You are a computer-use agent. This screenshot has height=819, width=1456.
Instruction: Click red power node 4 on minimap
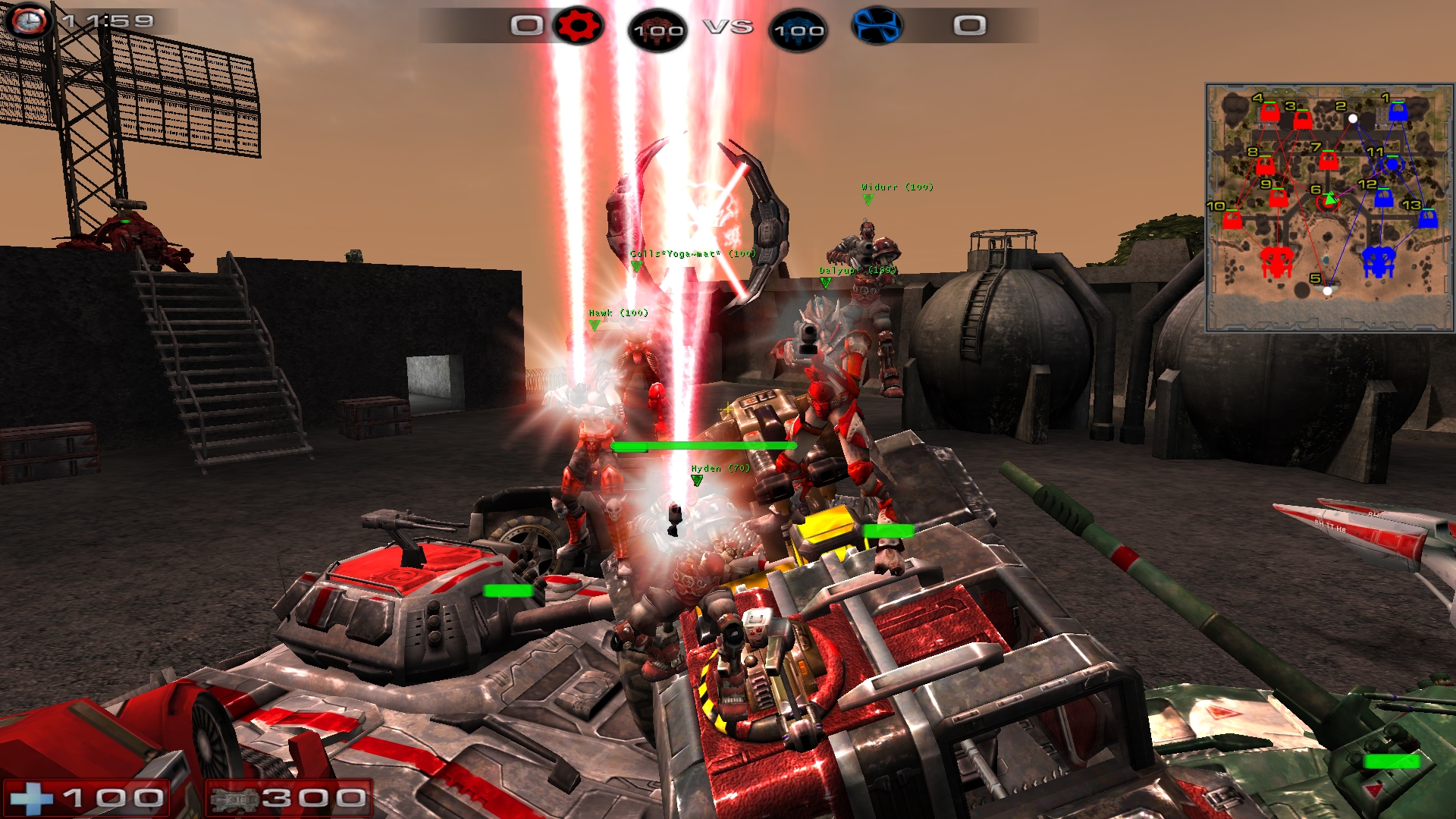pos(1270,113)
